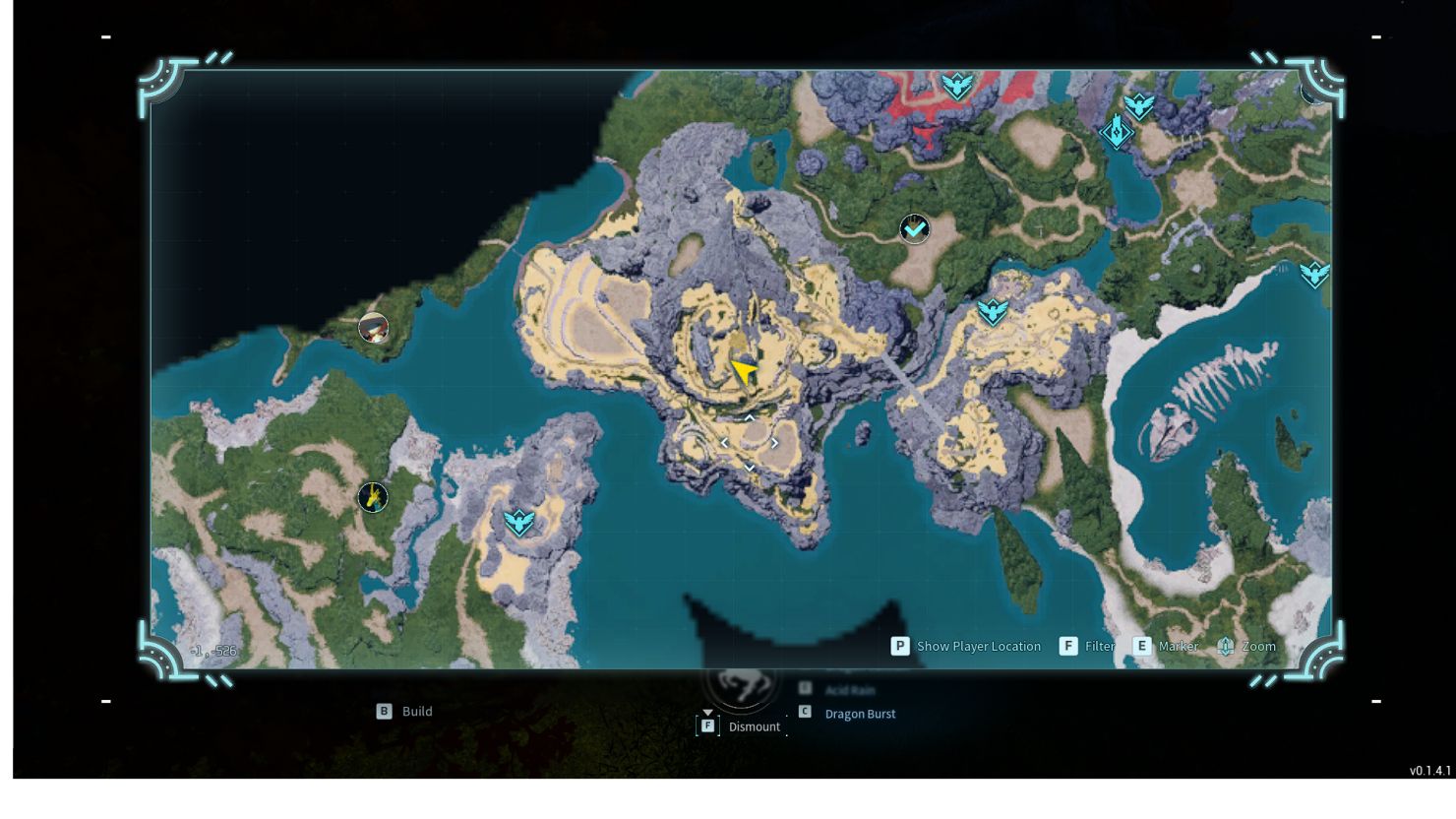This screenshot has width=1456, height=819.
Task: Click the Syndicate tower icon in the northeast
Action: click(x=1118, y=133)
